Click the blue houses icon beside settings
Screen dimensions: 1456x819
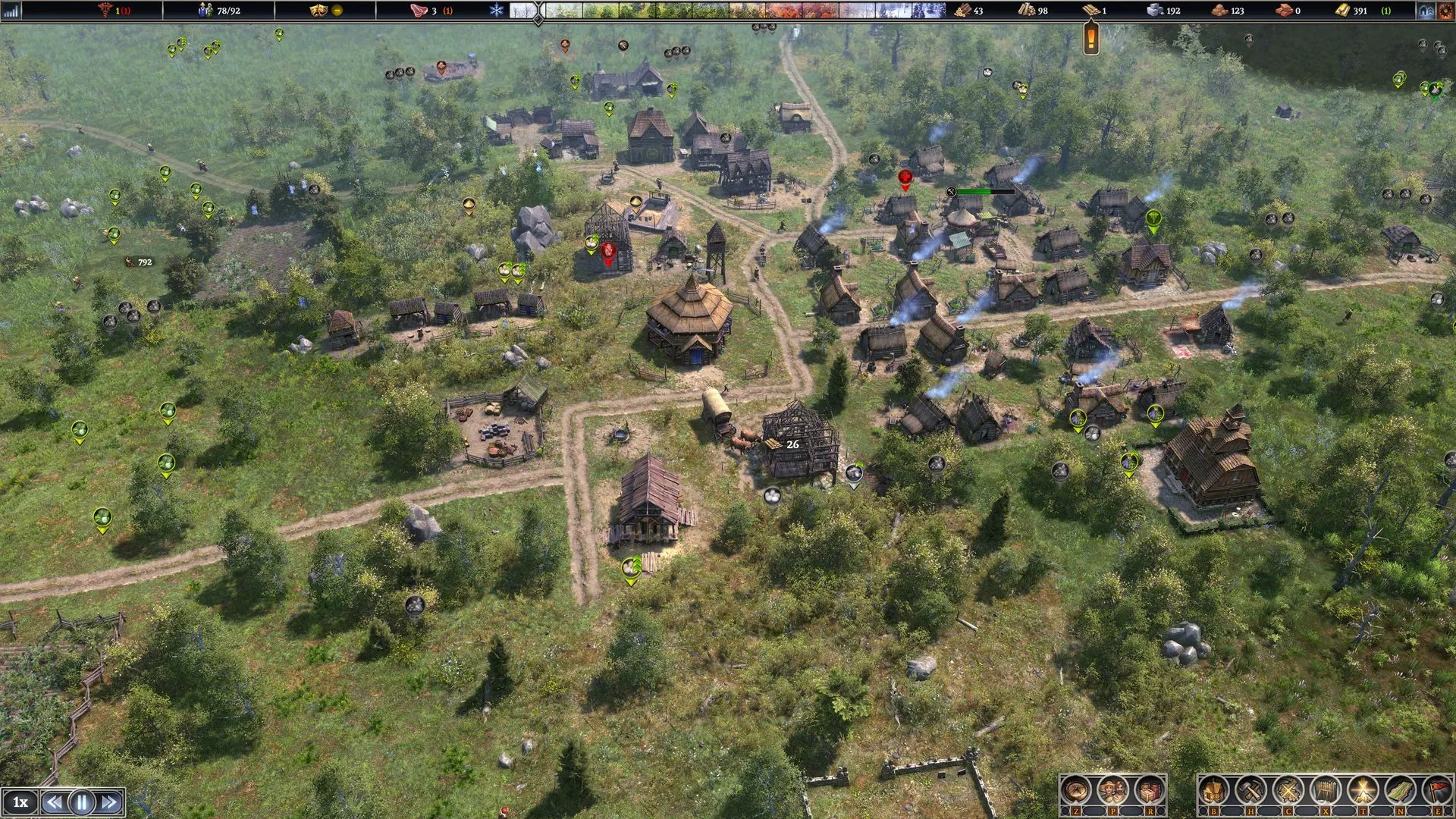1426,11
